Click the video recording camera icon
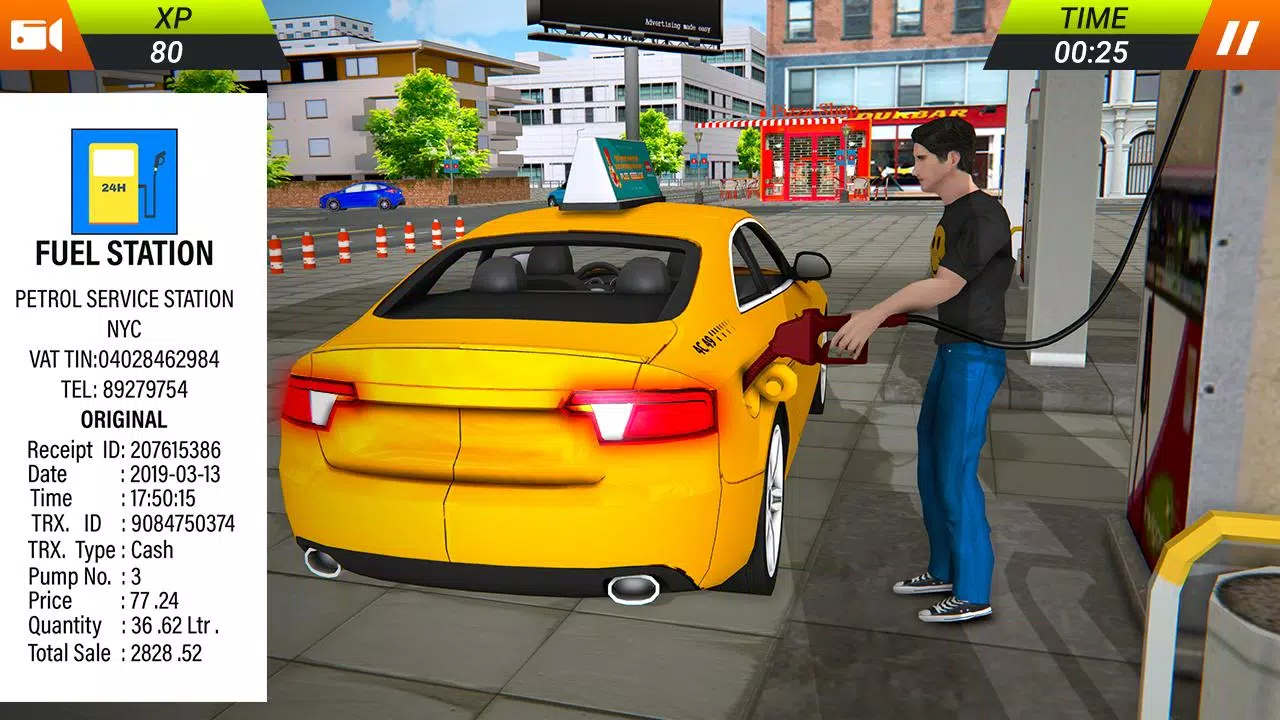Screen dimensions: 1280x720 coord(35,32)
